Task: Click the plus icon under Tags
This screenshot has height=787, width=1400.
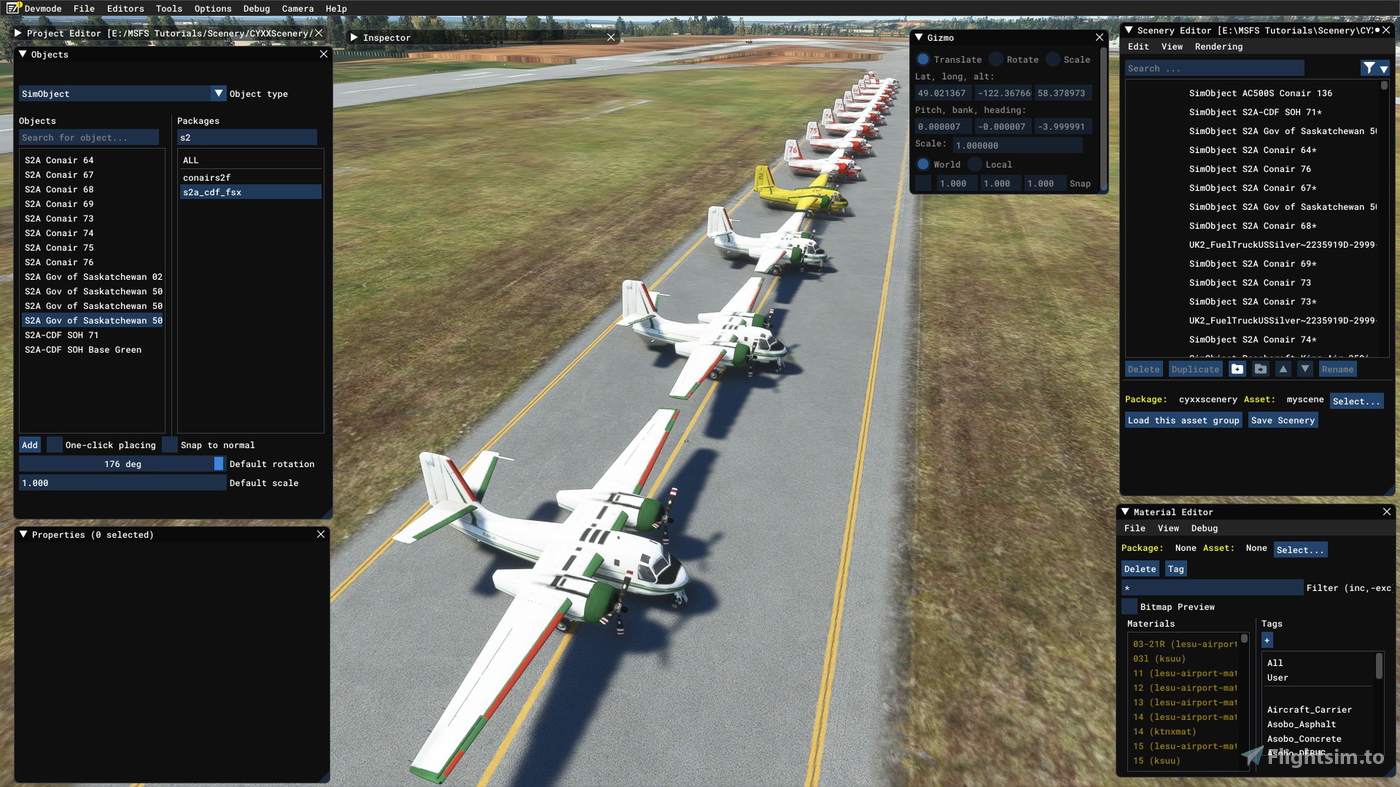Action: 1267,639
